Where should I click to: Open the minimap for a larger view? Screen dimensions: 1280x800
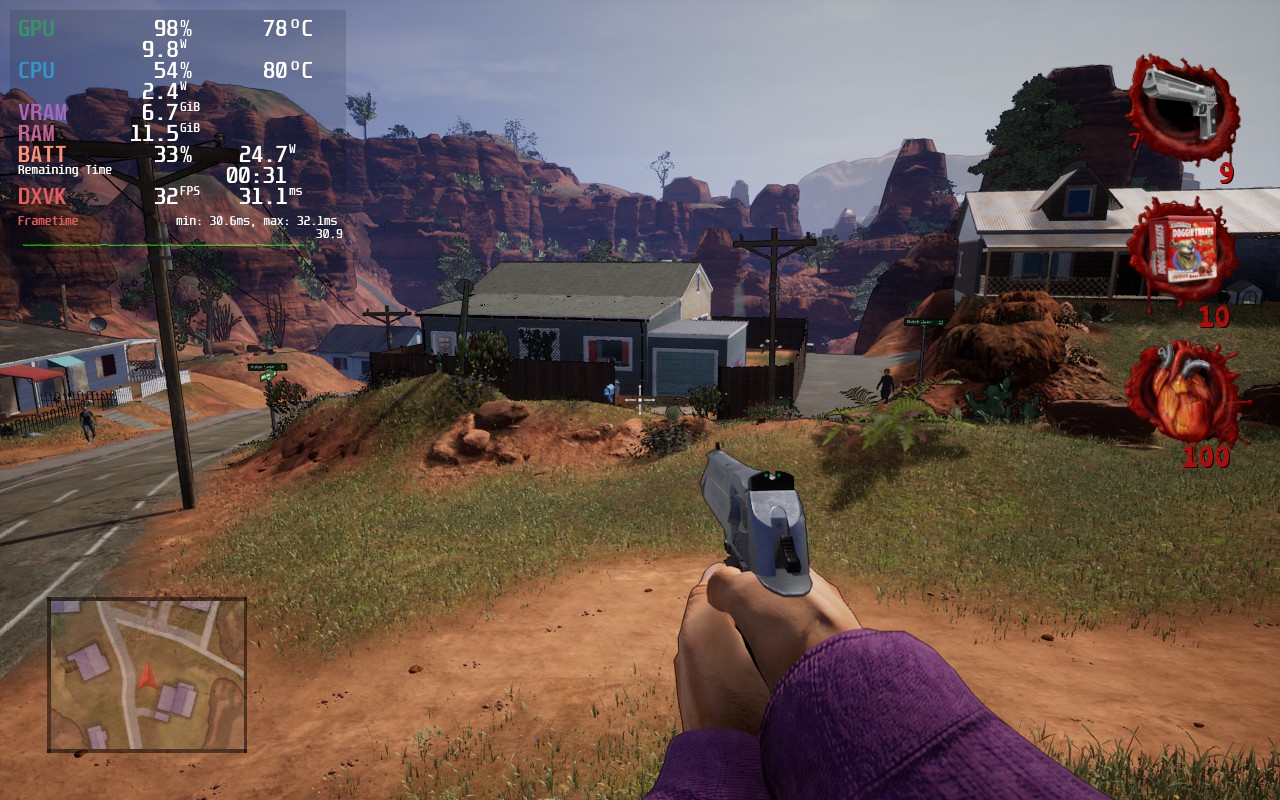[146, 673]
